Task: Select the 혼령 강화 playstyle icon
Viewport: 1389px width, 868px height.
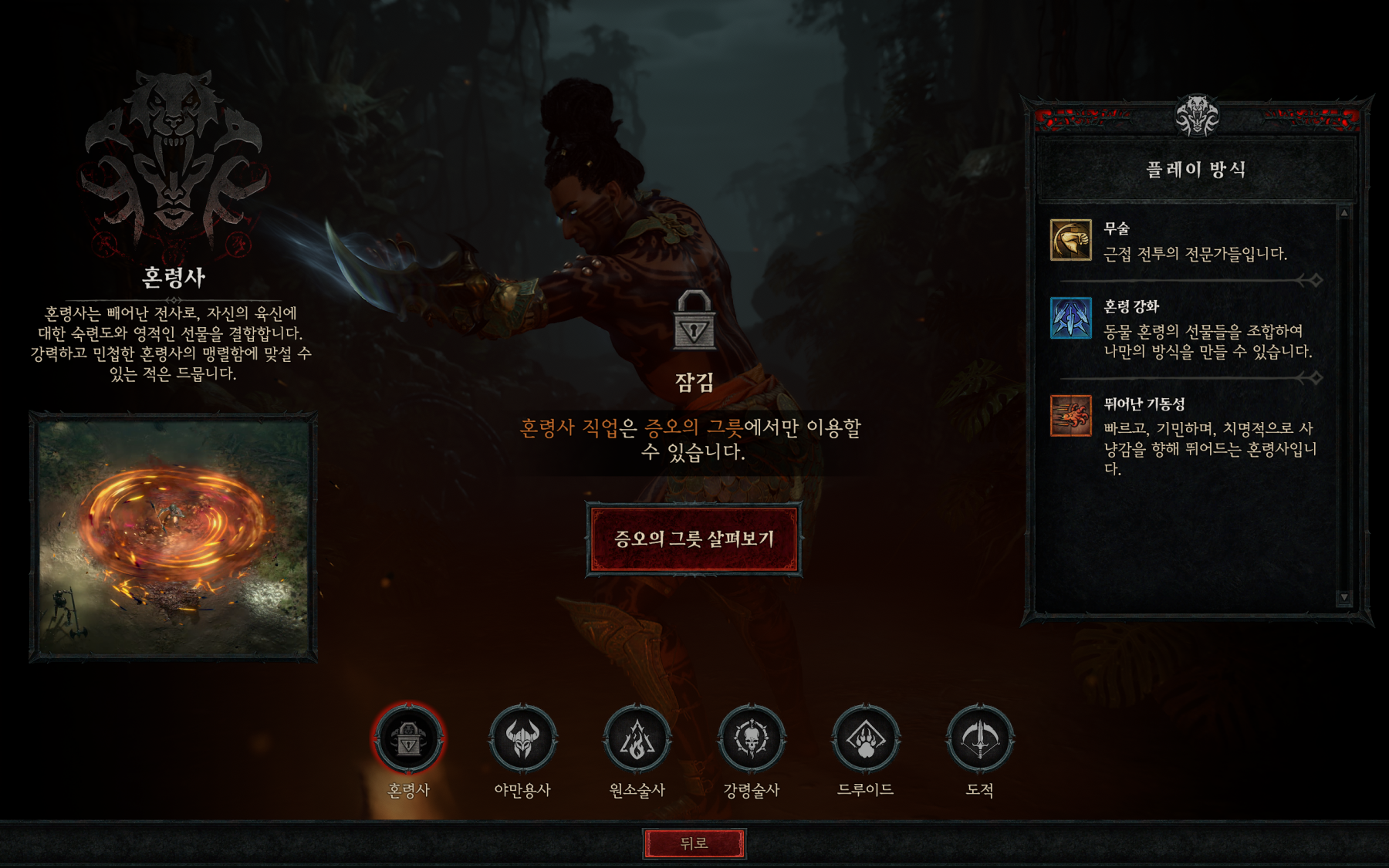Action: (1070, 318)
